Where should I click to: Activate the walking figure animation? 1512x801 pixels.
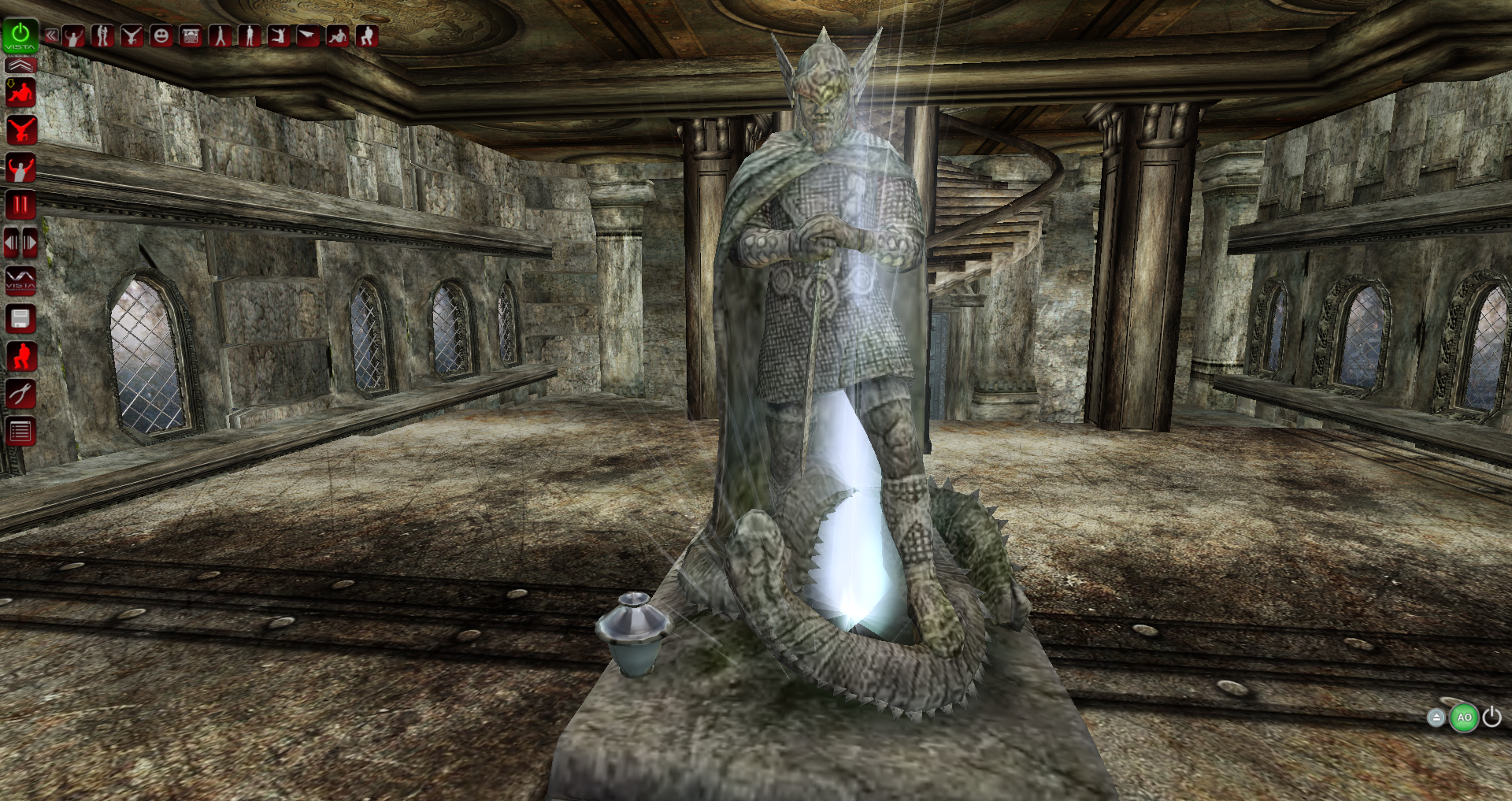[220, 36]
